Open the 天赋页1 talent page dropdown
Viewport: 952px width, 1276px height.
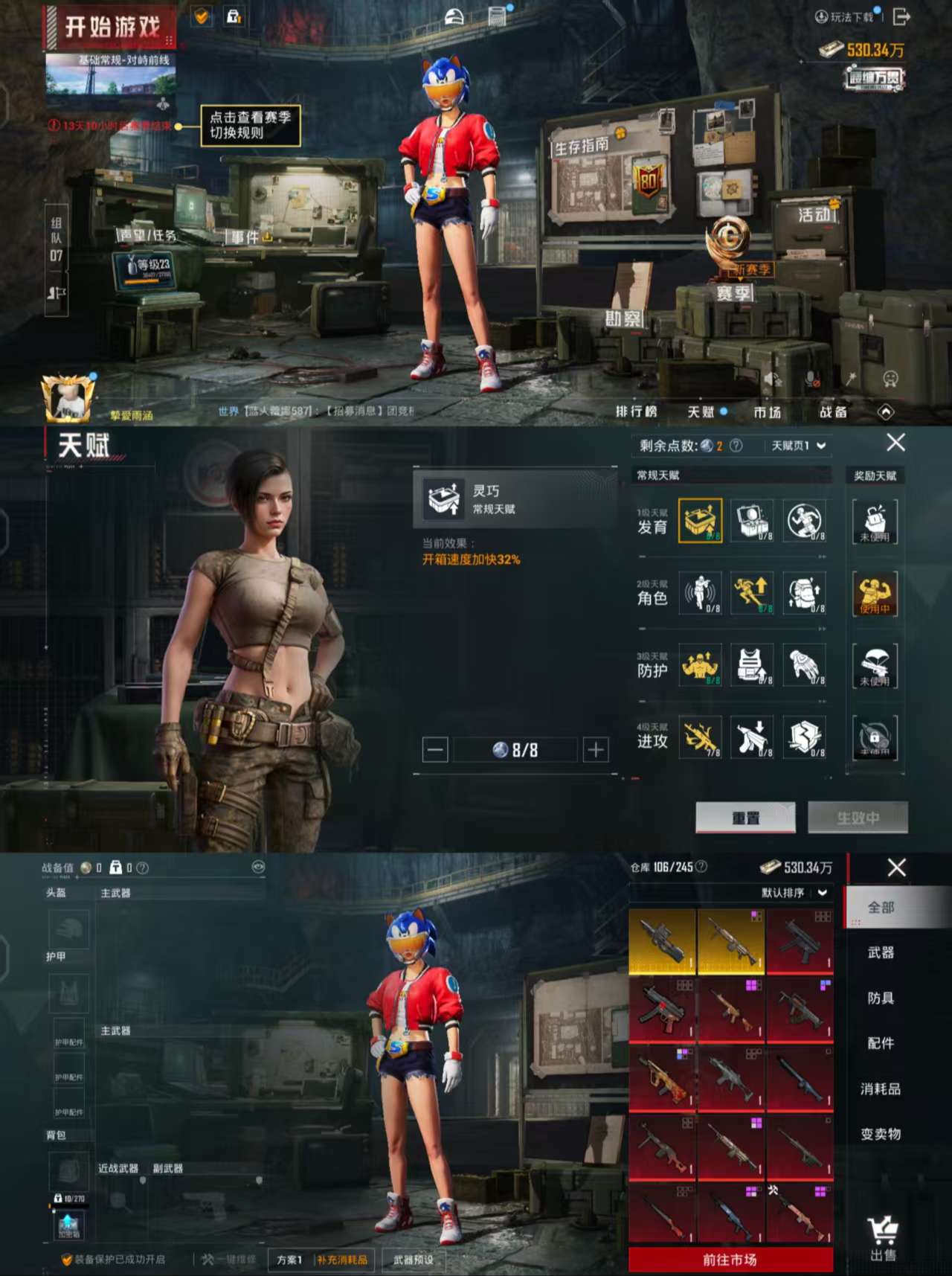796,445
